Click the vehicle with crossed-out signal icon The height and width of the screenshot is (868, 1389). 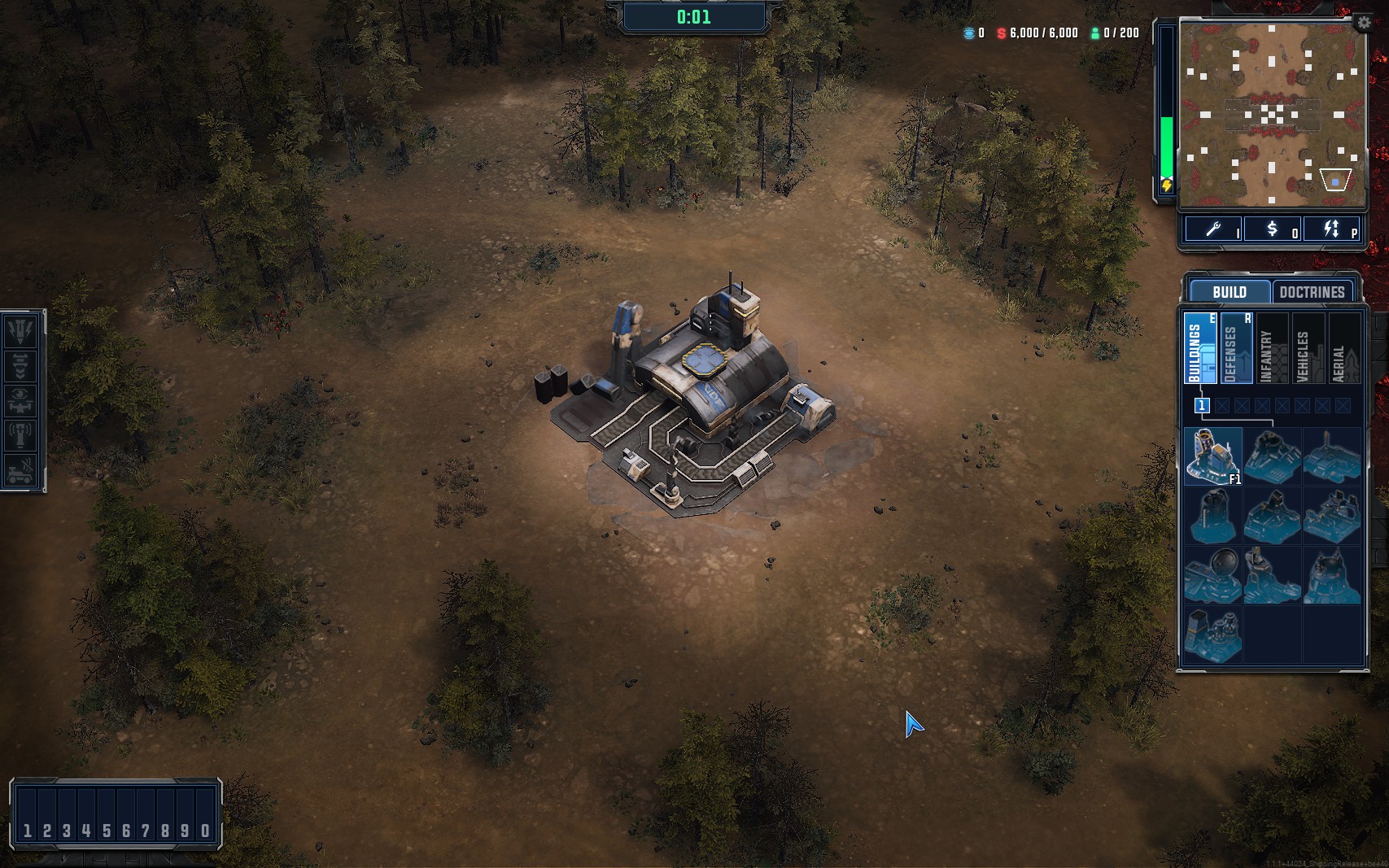click(21, 470)
